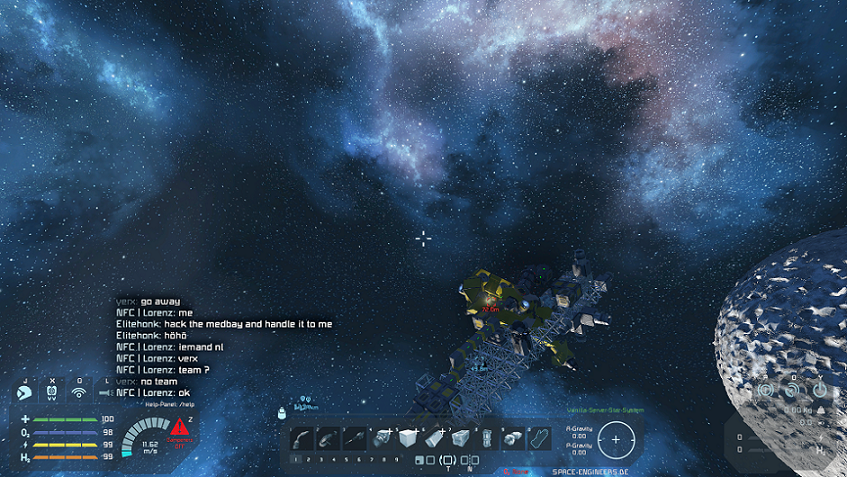
Task: Switch to toolbar page number 1
Action: [x=295, y=459]
